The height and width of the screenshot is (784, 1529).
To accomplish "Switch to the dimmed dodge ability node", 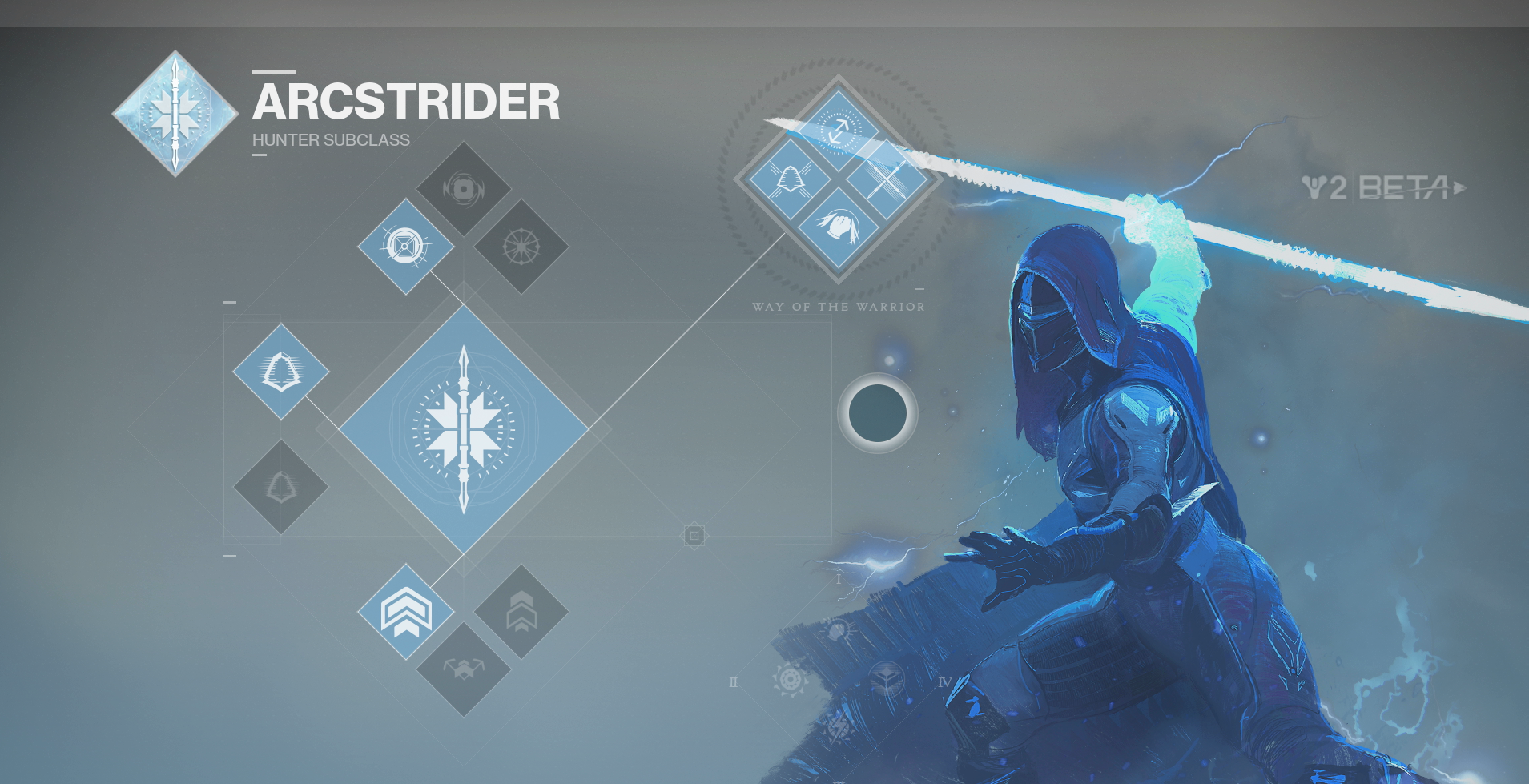I will [x=280, y=486].
